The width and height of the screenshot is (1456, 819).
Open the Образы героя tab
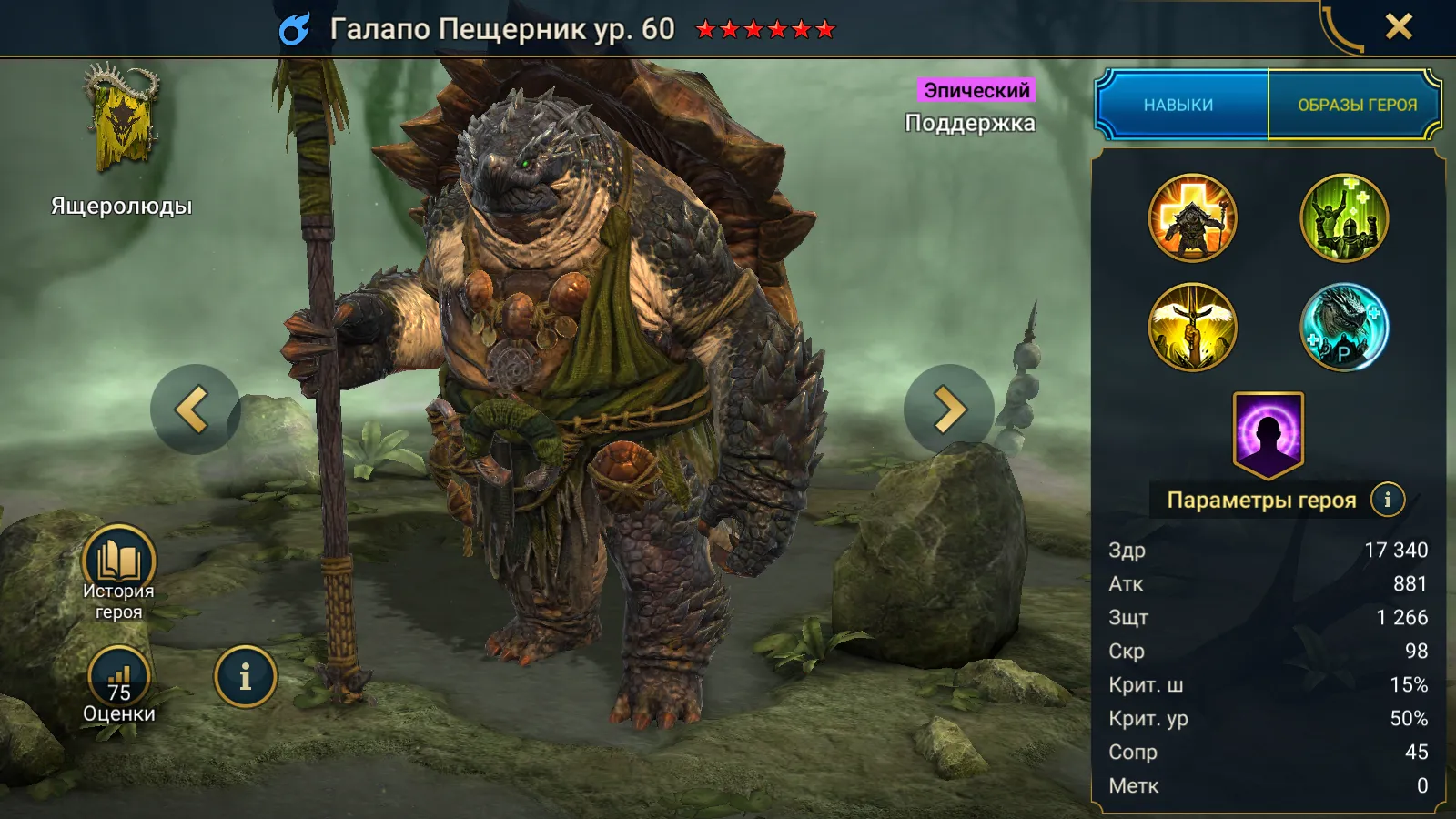point(1356,105)
